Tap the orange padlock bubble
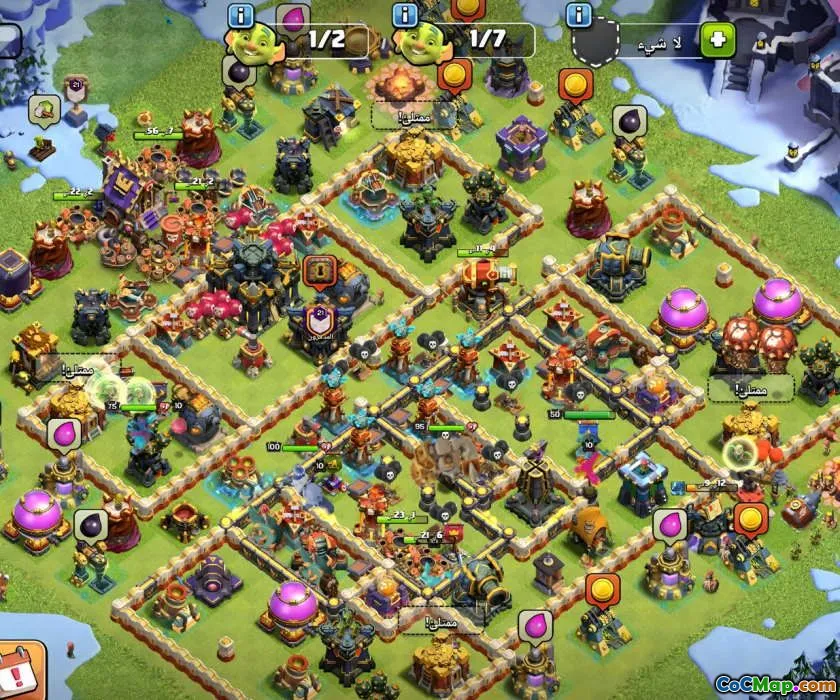840x700 pixels. click(x=319, y=270)
